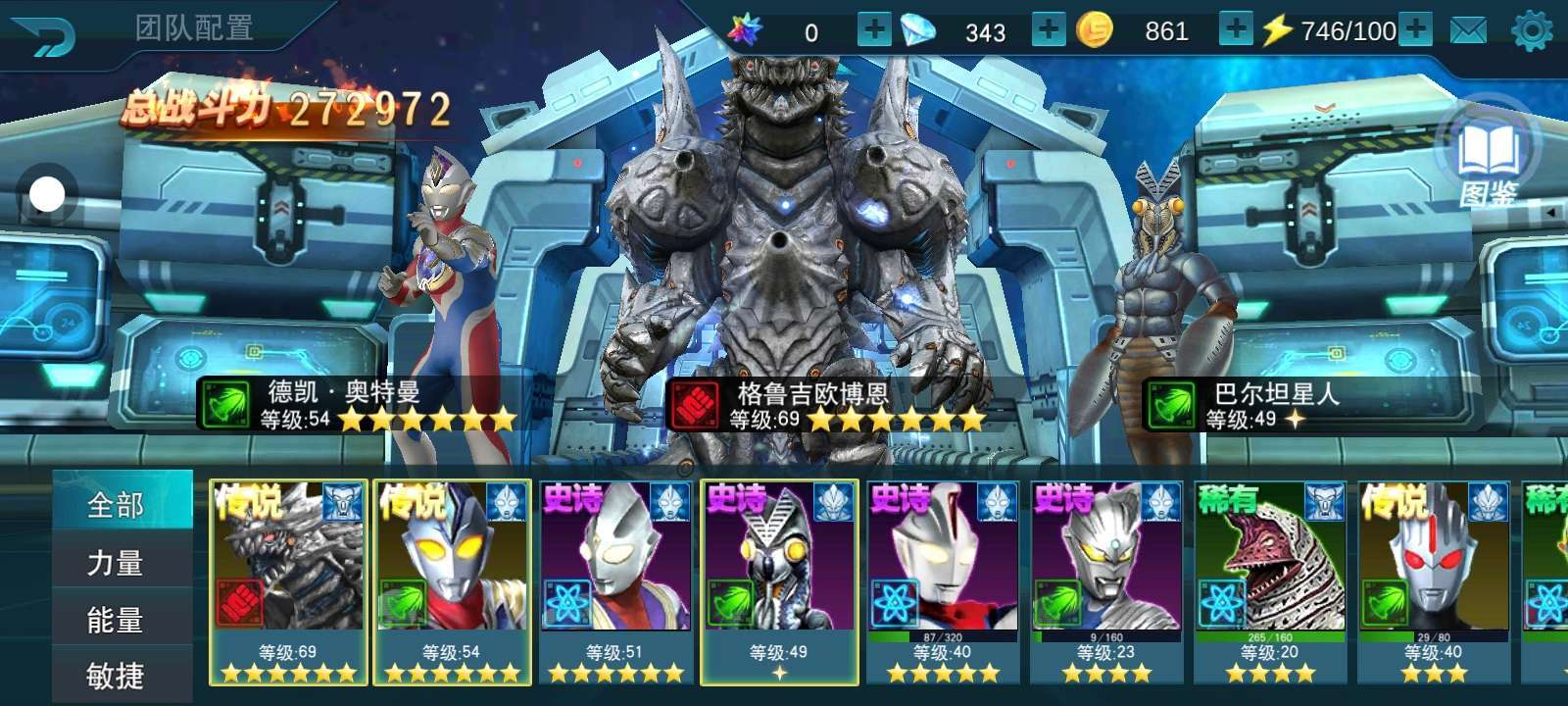Go back using the arrow button

click(x=46, y=37)
